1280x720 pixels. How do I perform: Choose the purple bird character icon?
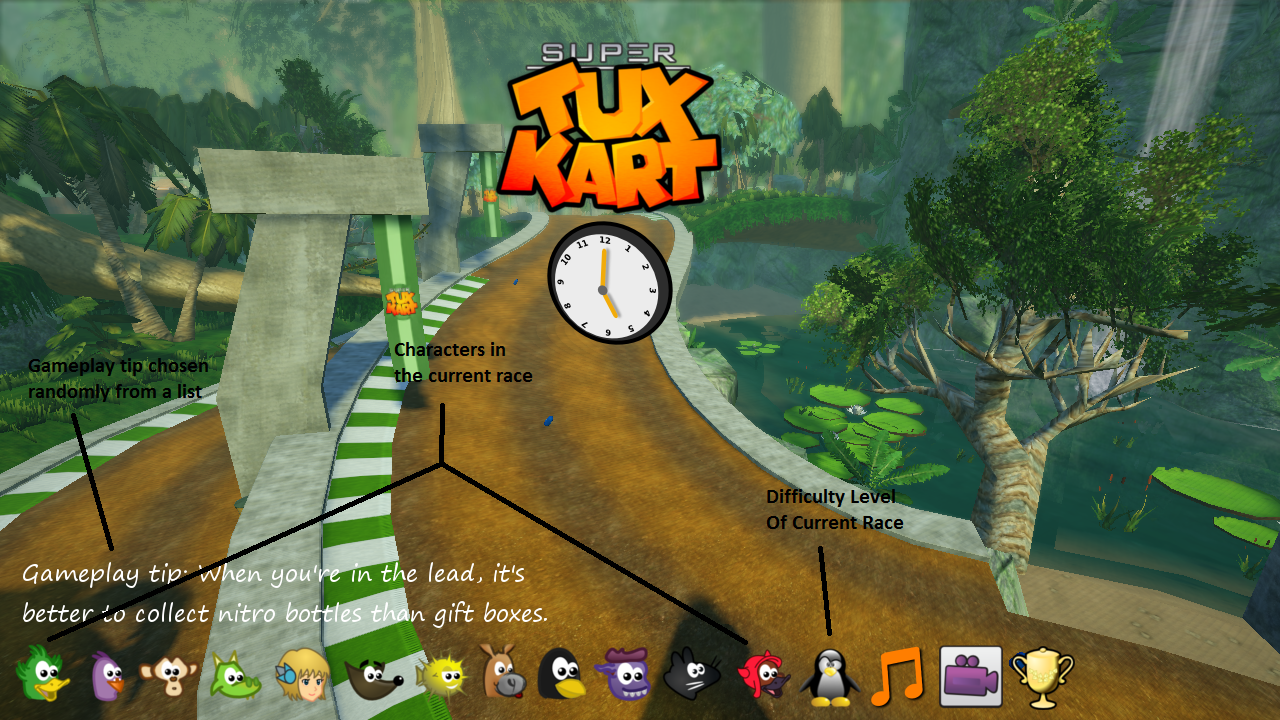tap(107, 675)
